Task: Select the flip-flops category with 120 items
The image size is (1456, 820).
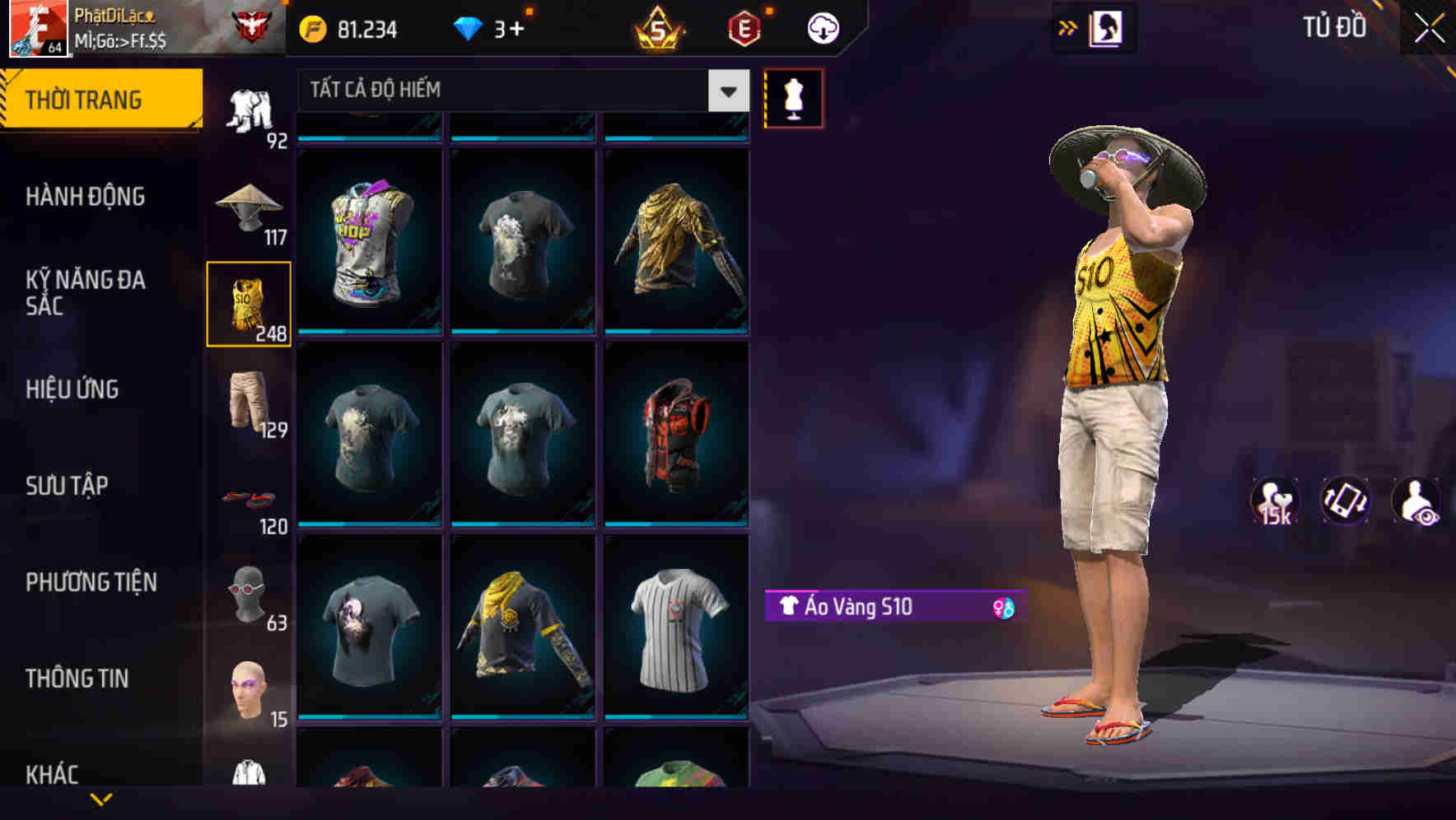Action: [x=250, y=498]
